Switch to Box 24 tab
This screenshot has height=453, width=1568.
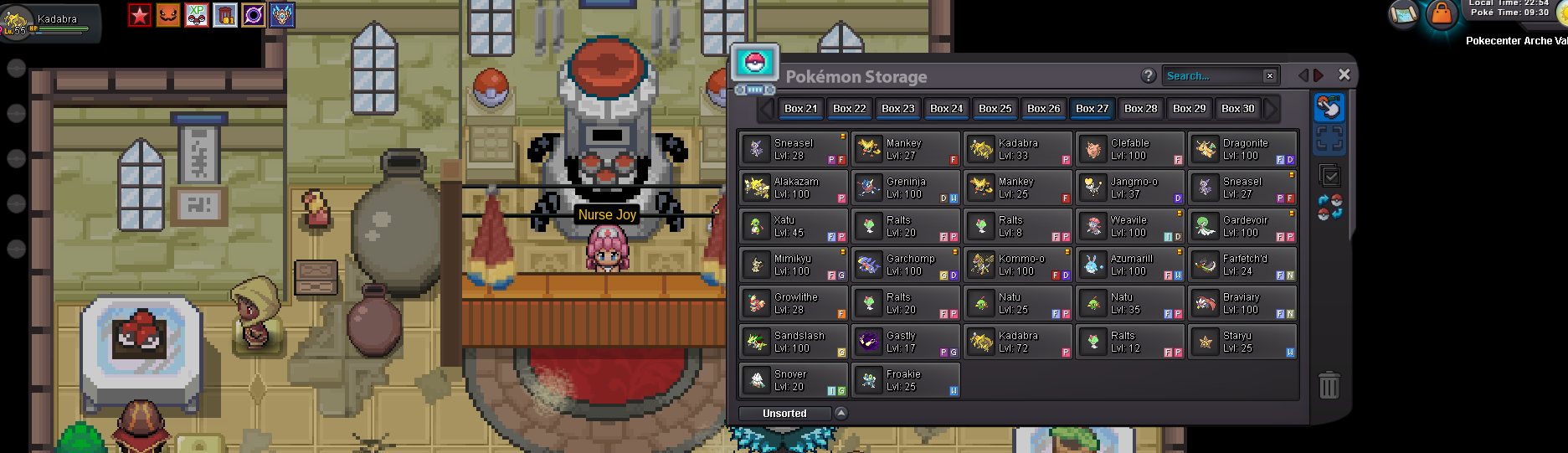[x=946, y=108]
